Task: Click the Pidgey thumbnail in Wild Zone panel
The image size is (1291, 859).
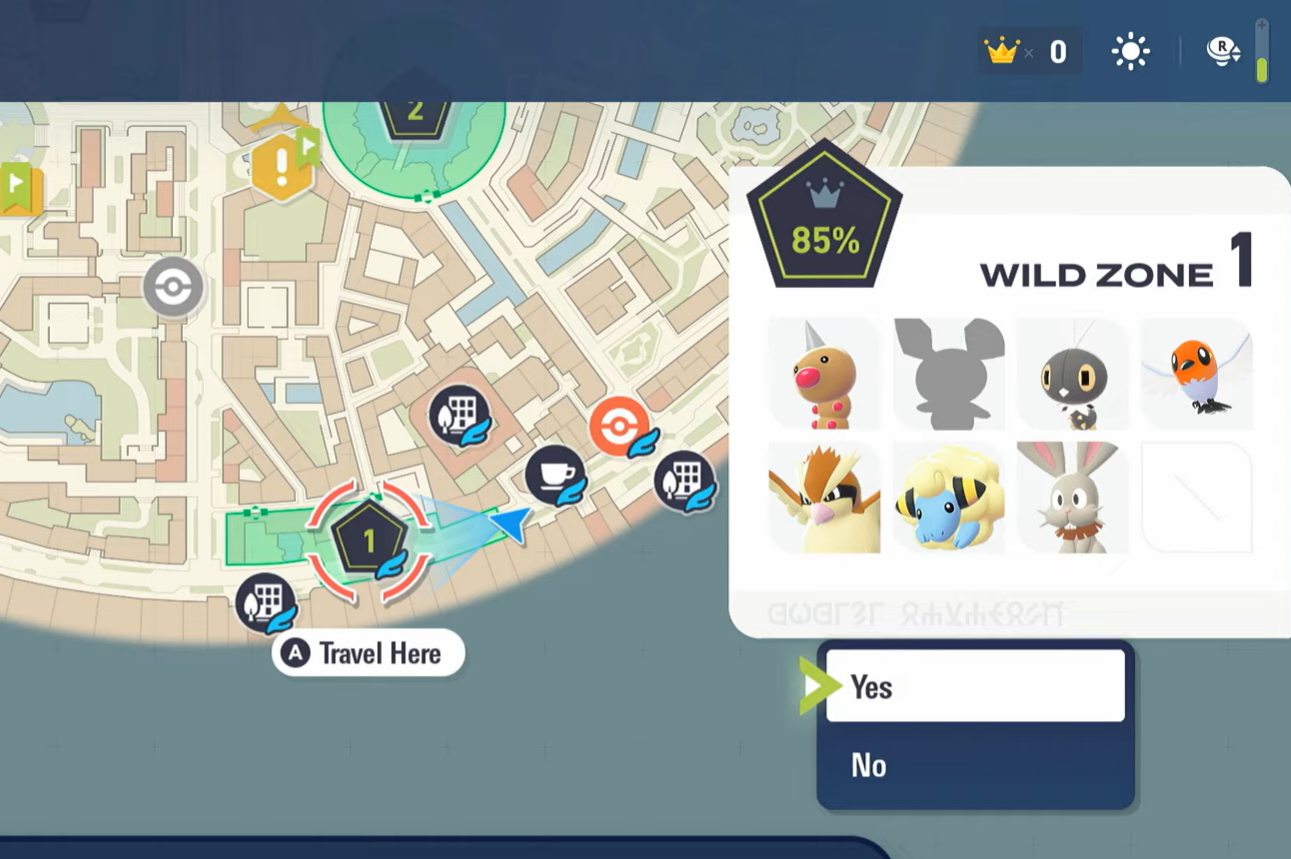Action: [824, 497]
